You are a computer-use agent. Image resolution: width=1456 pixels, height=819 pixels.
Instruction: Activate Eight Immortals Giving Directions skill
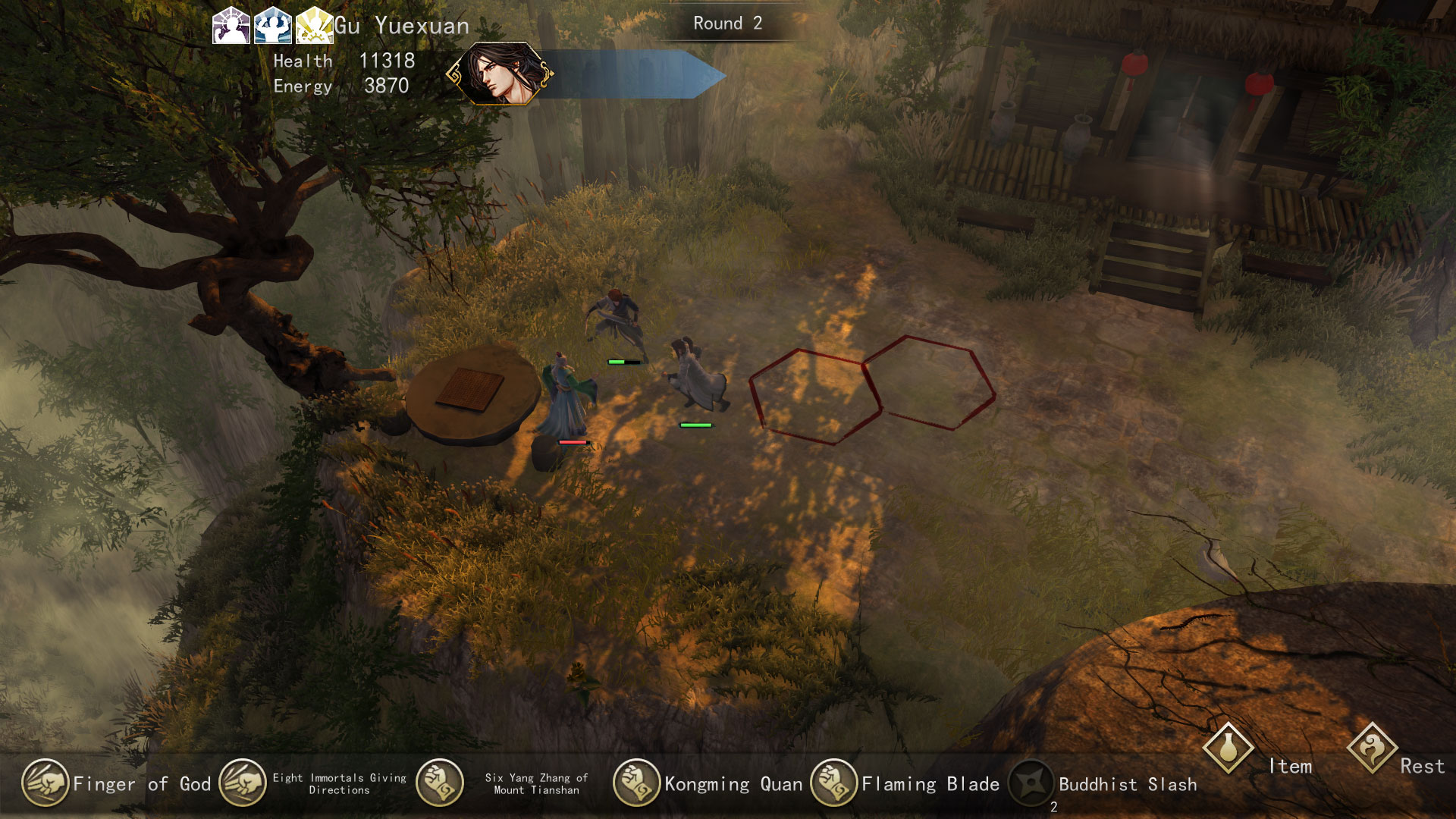coord(243,785)
